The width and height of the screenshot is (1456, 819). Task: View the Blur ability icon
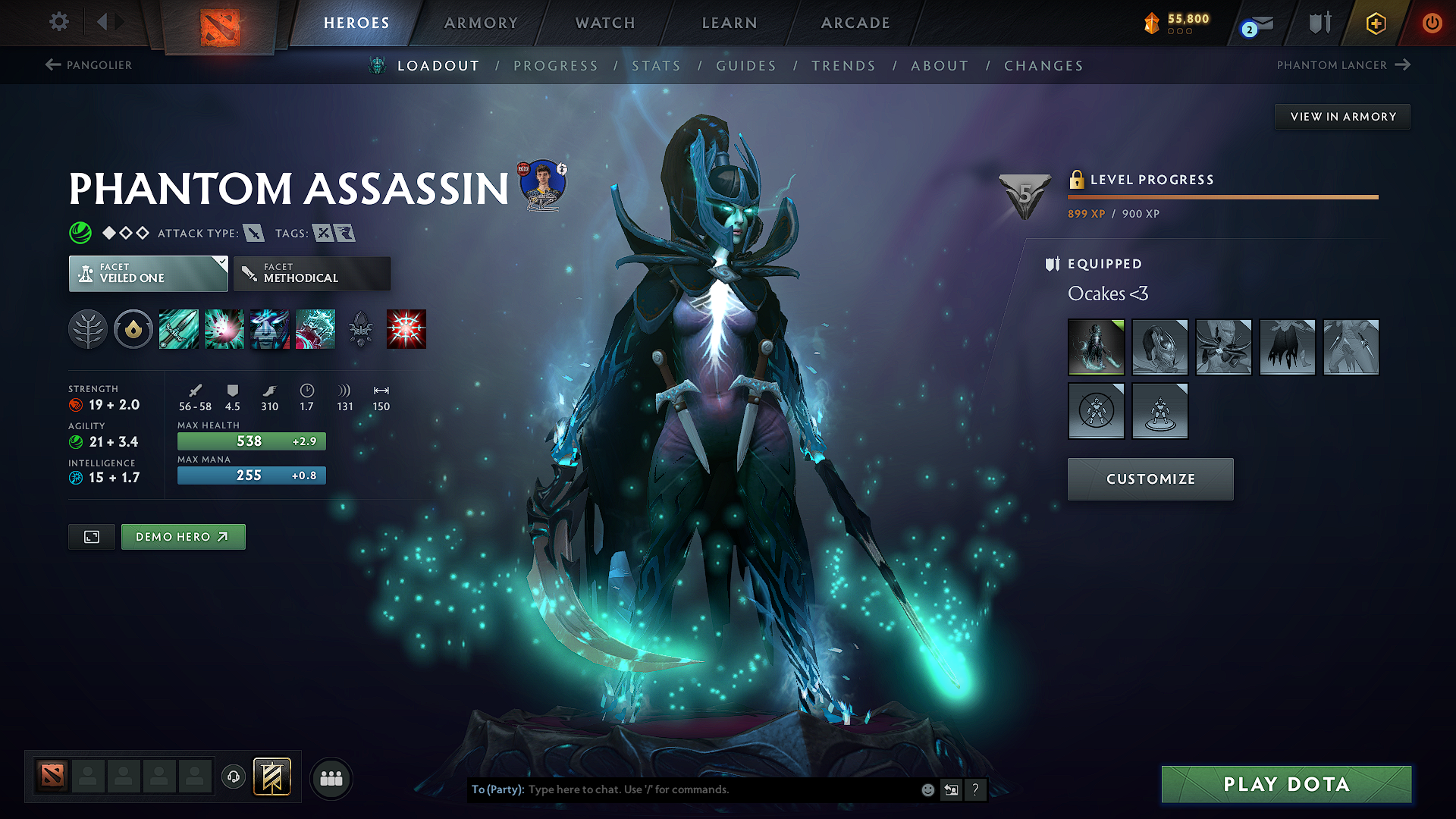(269, 328)
